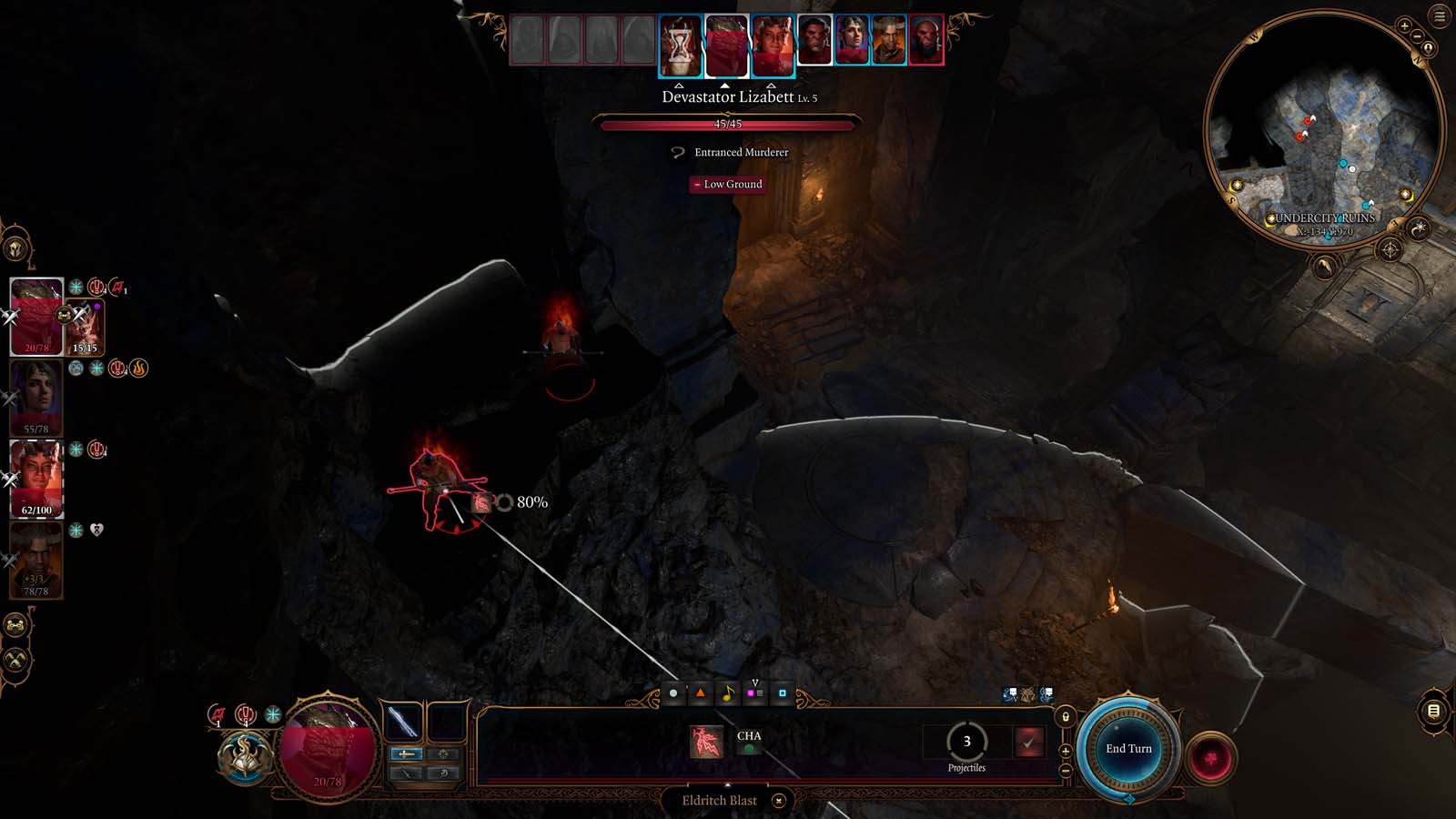This screenshot has height=819, width=1456.
Task: Toggle the hotbar lock padlock
Action: point(1066,715)
